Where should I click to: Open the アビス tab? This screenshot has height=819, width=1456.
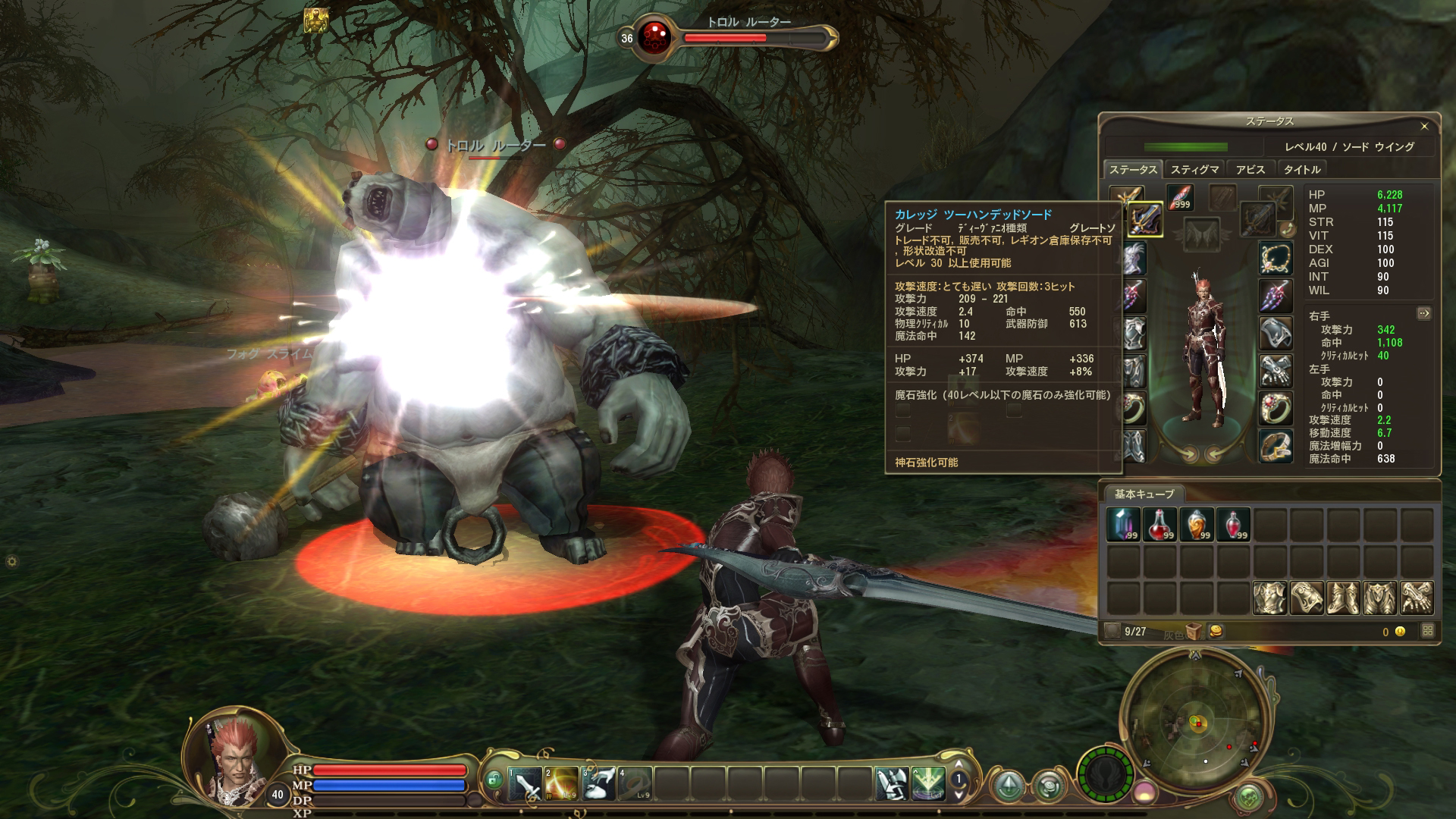coord(1250,169)
